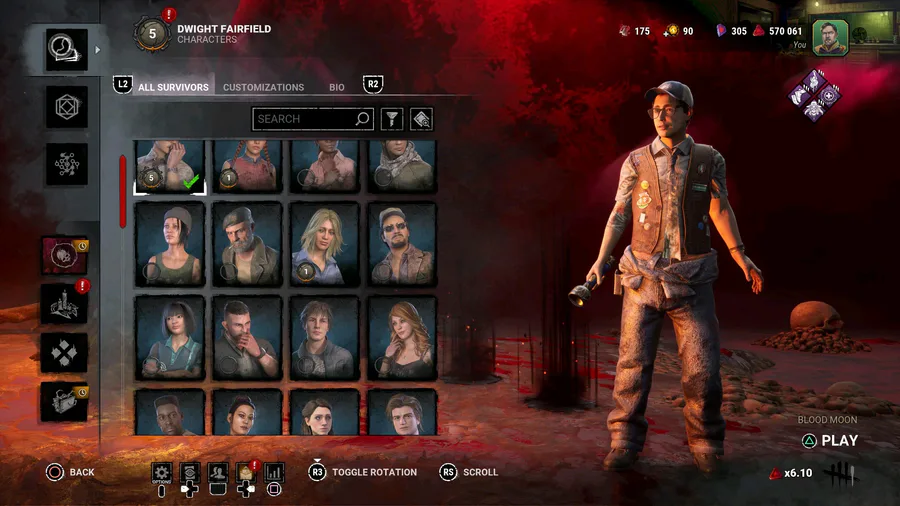This screenshot has width=900, height=506.
Task: Start a match with the Play button
Action: point(830,440)
